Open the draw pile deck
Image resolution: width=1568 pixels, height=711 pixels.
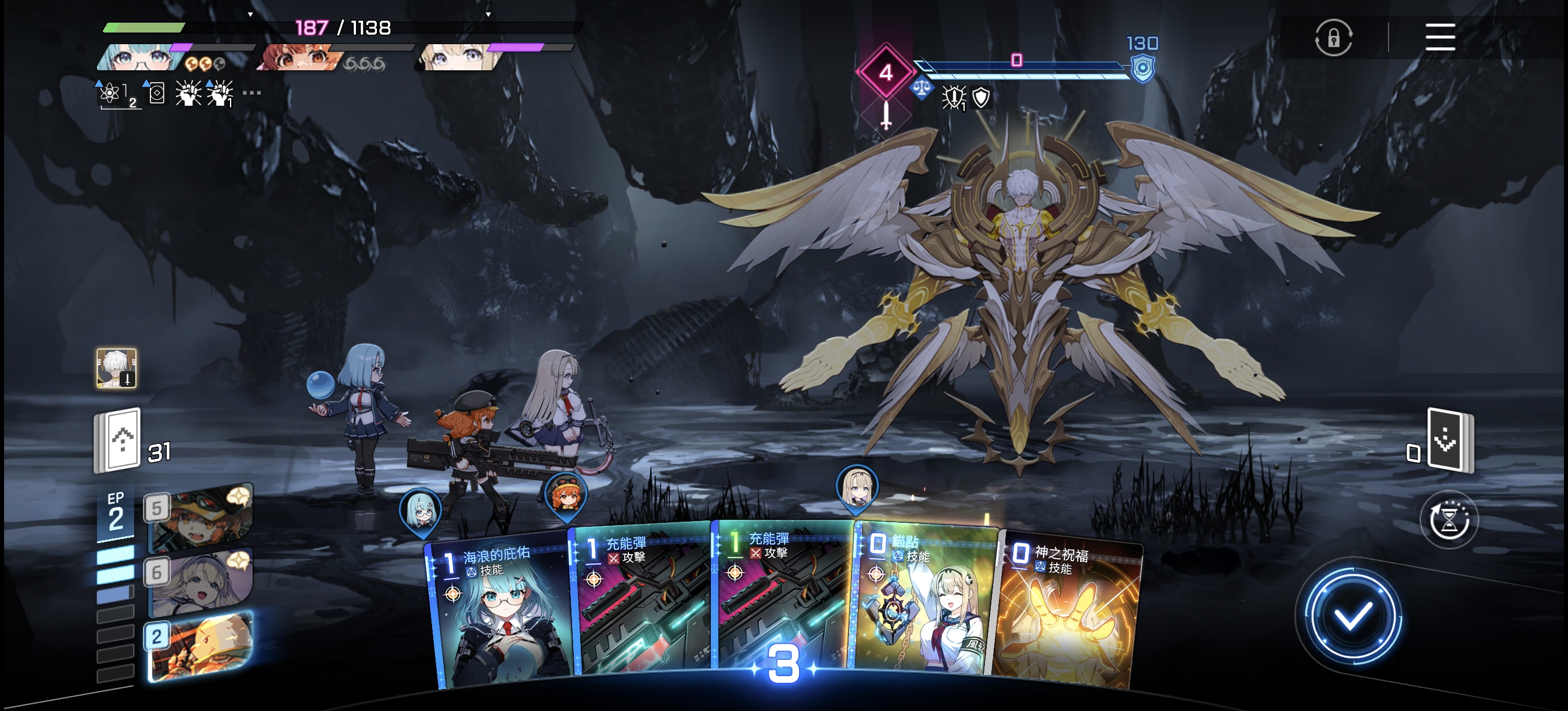[x=118, y=441]
